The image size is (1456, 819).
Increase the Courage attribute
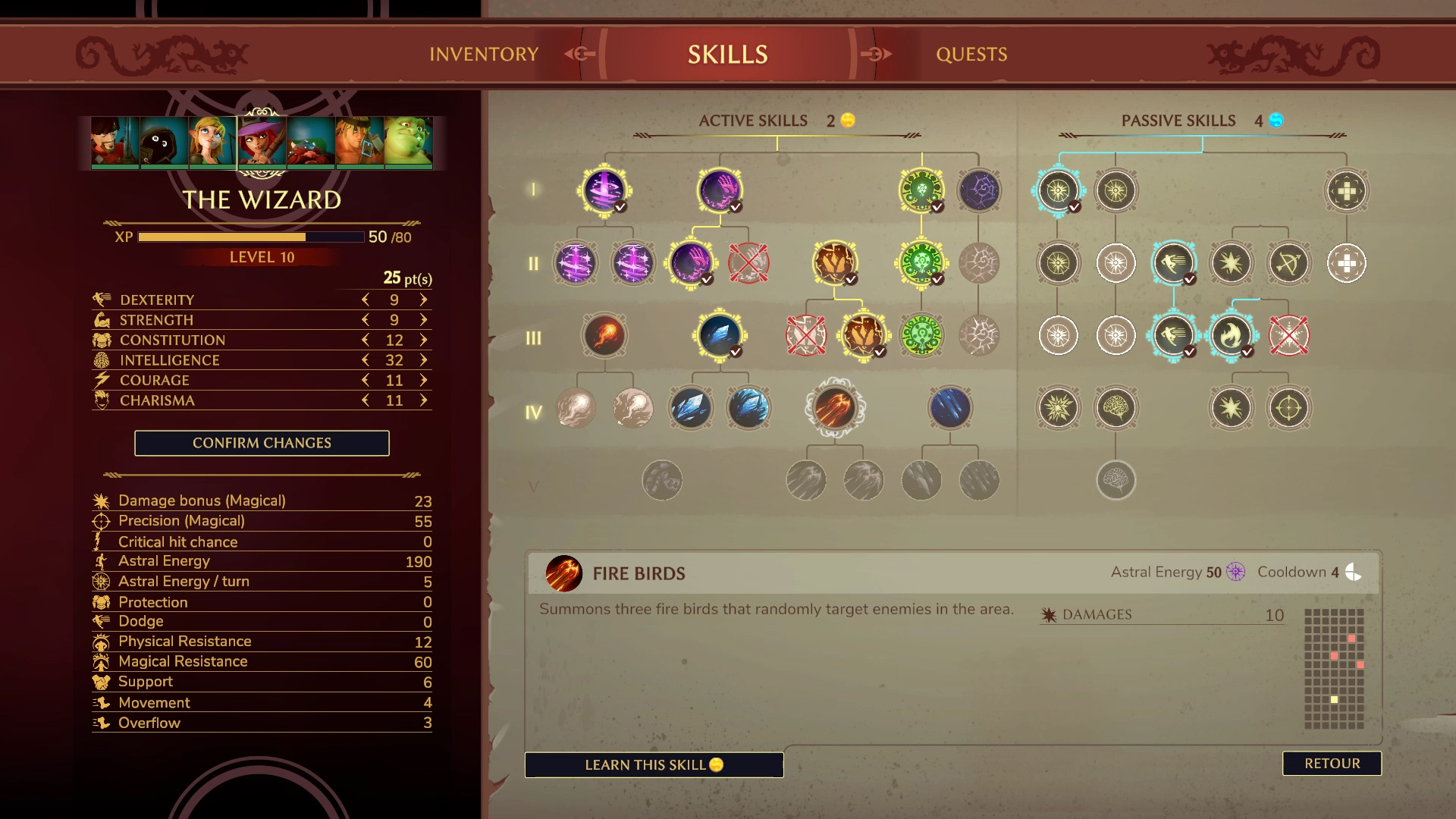(424, 380)
